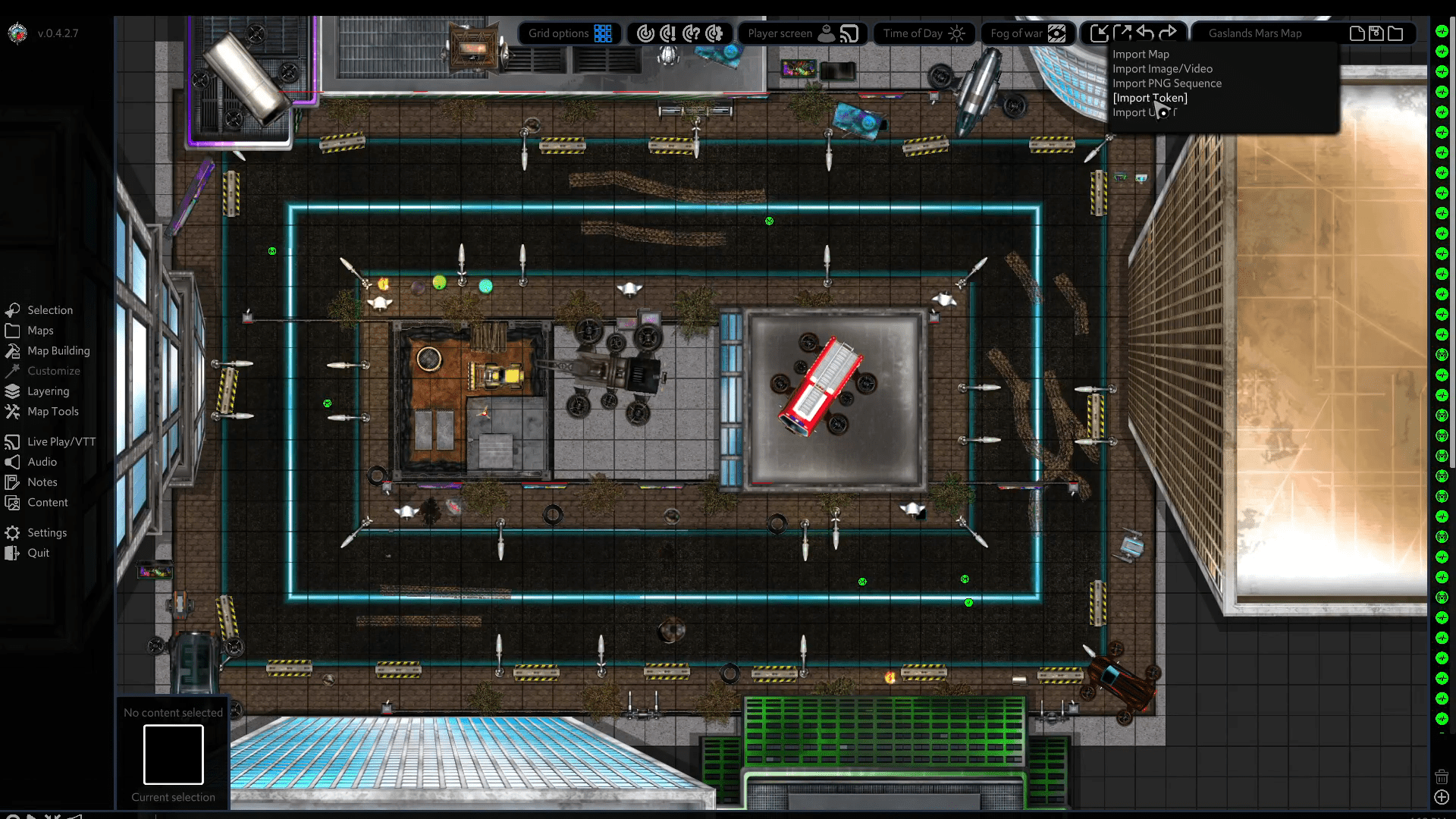This screenshot has width=1456, height=819.
Task: Save map with floppy disk icon
Action: point(1376,33)
